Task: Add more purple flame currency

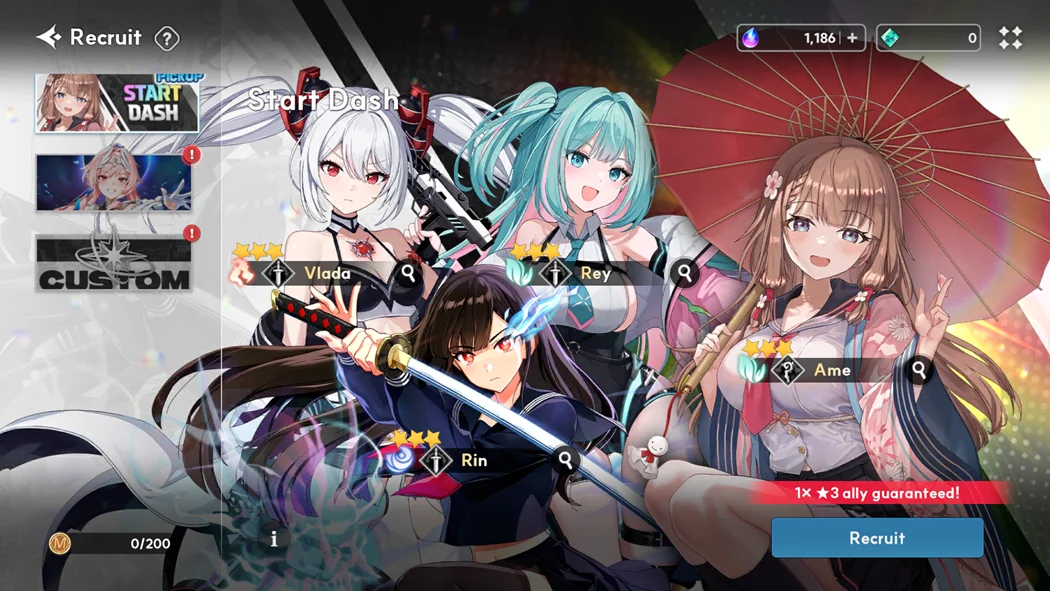Action: pos(852,38)
